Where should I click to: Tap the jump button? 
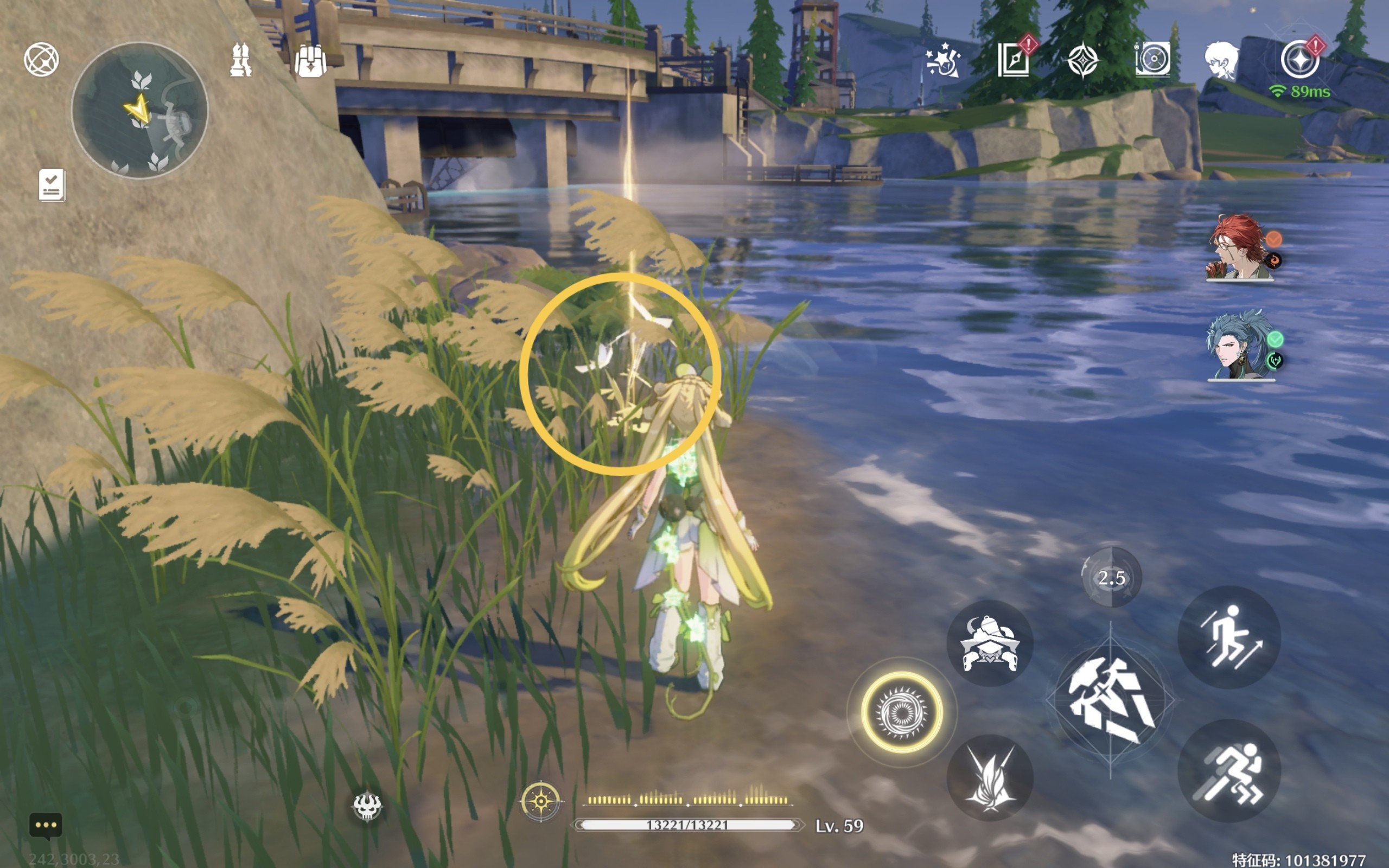[1229, 637]
